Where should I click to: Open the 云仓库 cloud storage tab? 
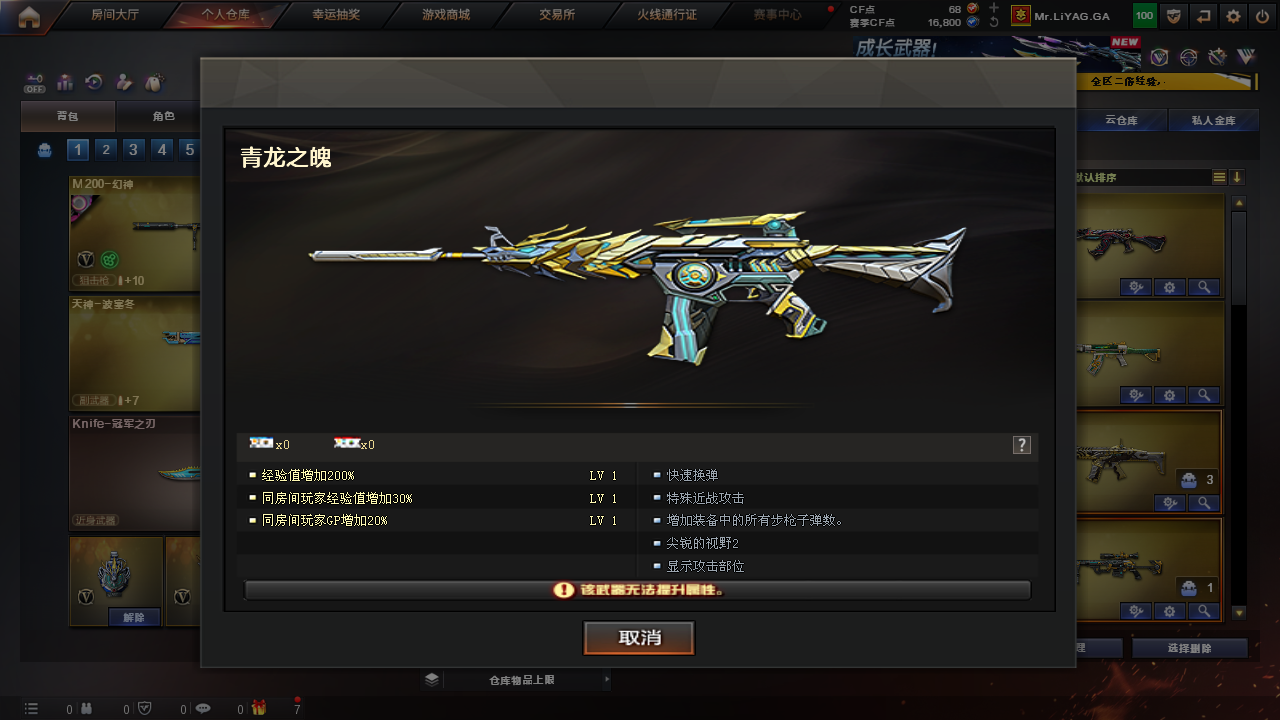1121,121
